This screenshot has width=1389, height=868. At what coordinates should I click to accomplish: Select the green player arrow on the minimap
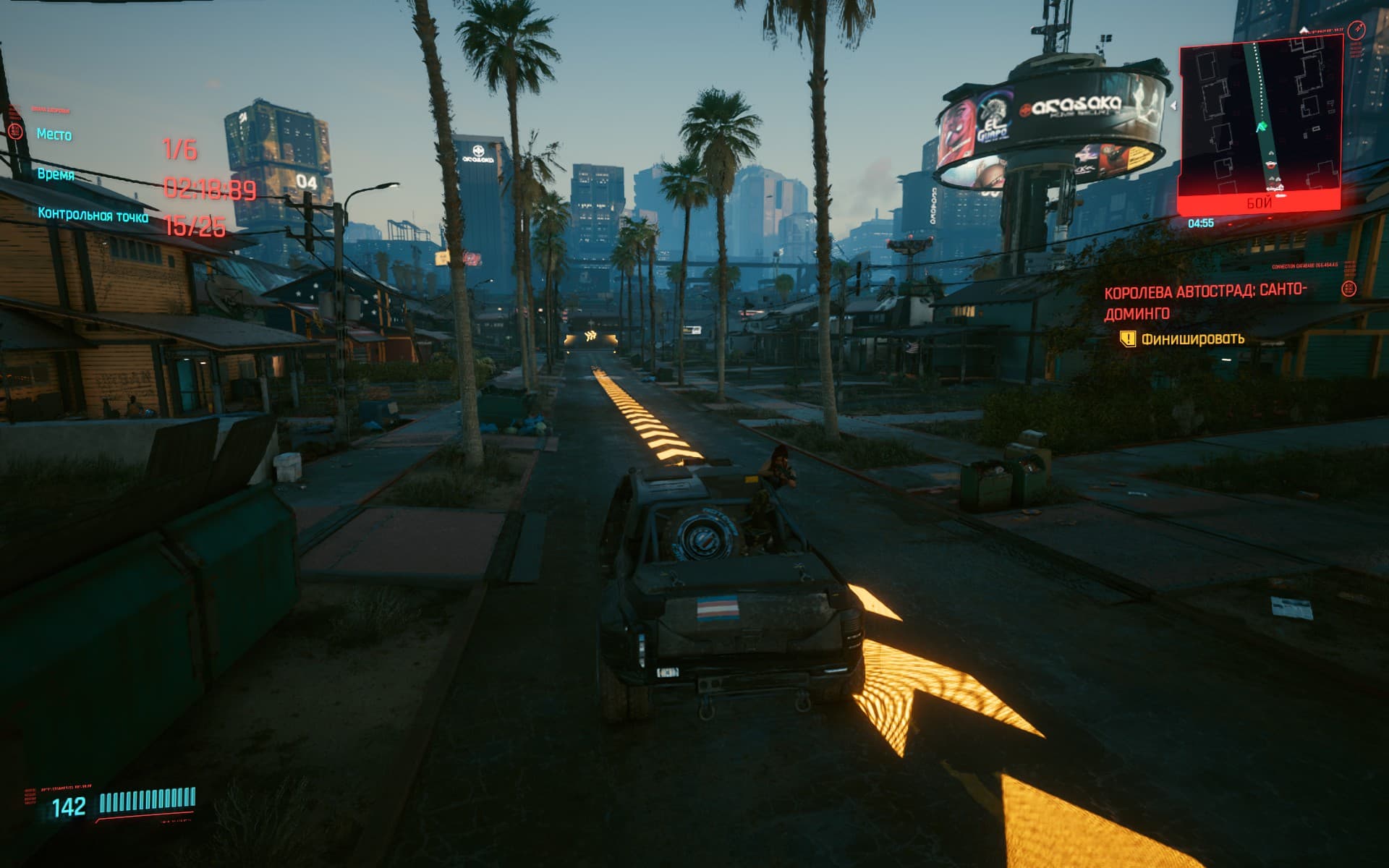[1262, 127]
